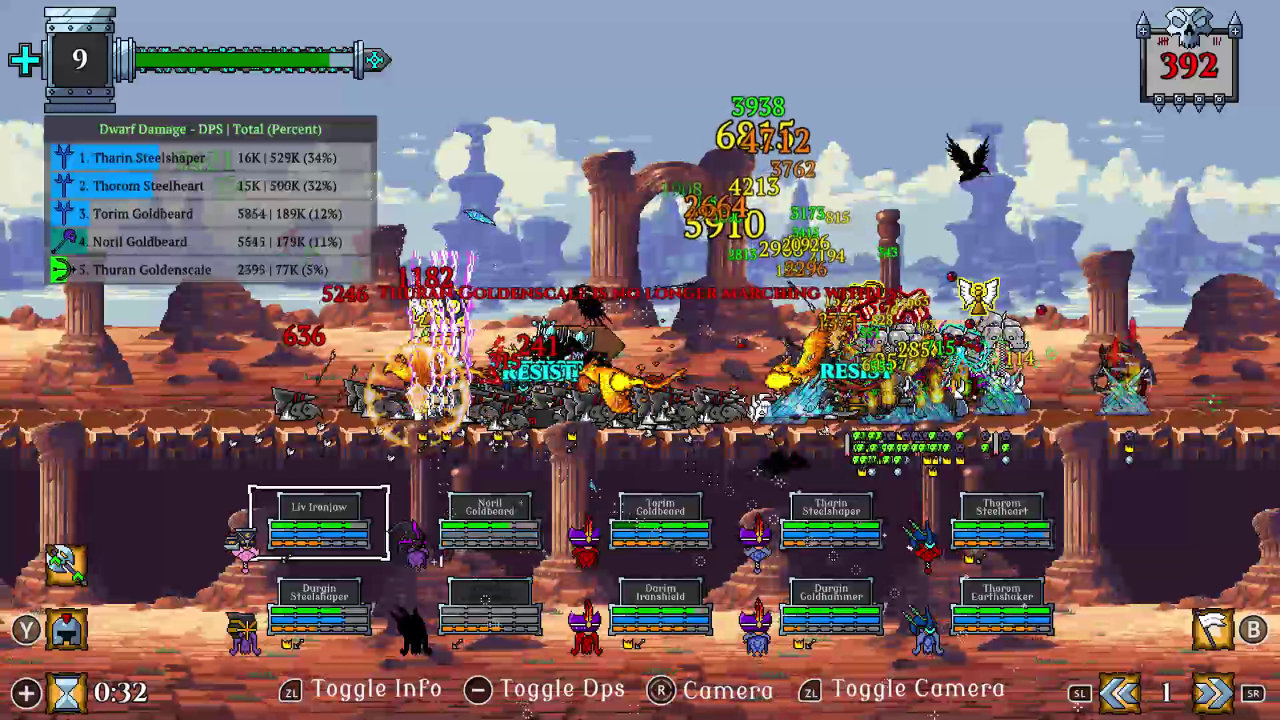Collapse the Dwarf Damage DPS panel header
This screenshot has width=1280, height=720.
(x=212, y=129)
